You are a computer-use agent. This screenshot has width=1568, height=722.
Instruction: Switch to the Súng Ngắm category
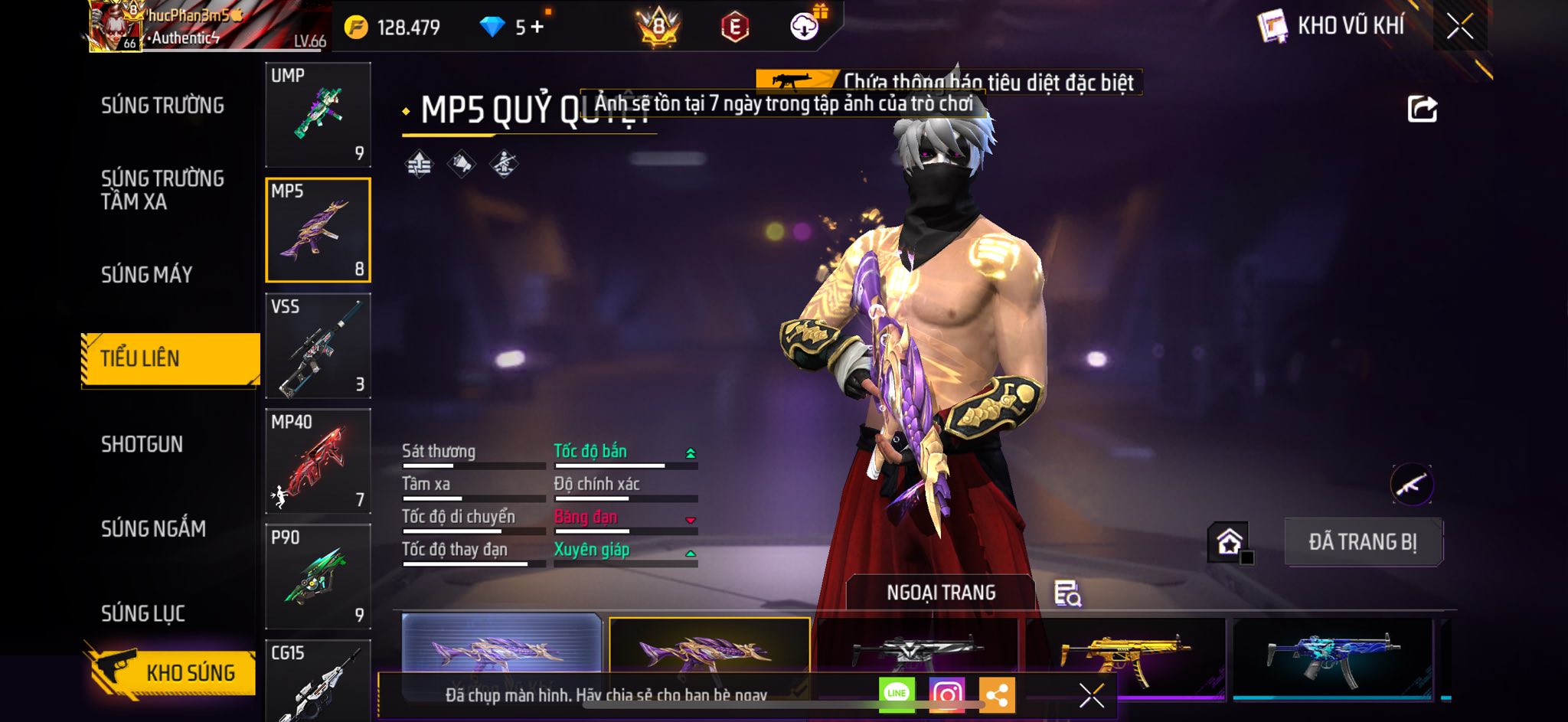153,528
